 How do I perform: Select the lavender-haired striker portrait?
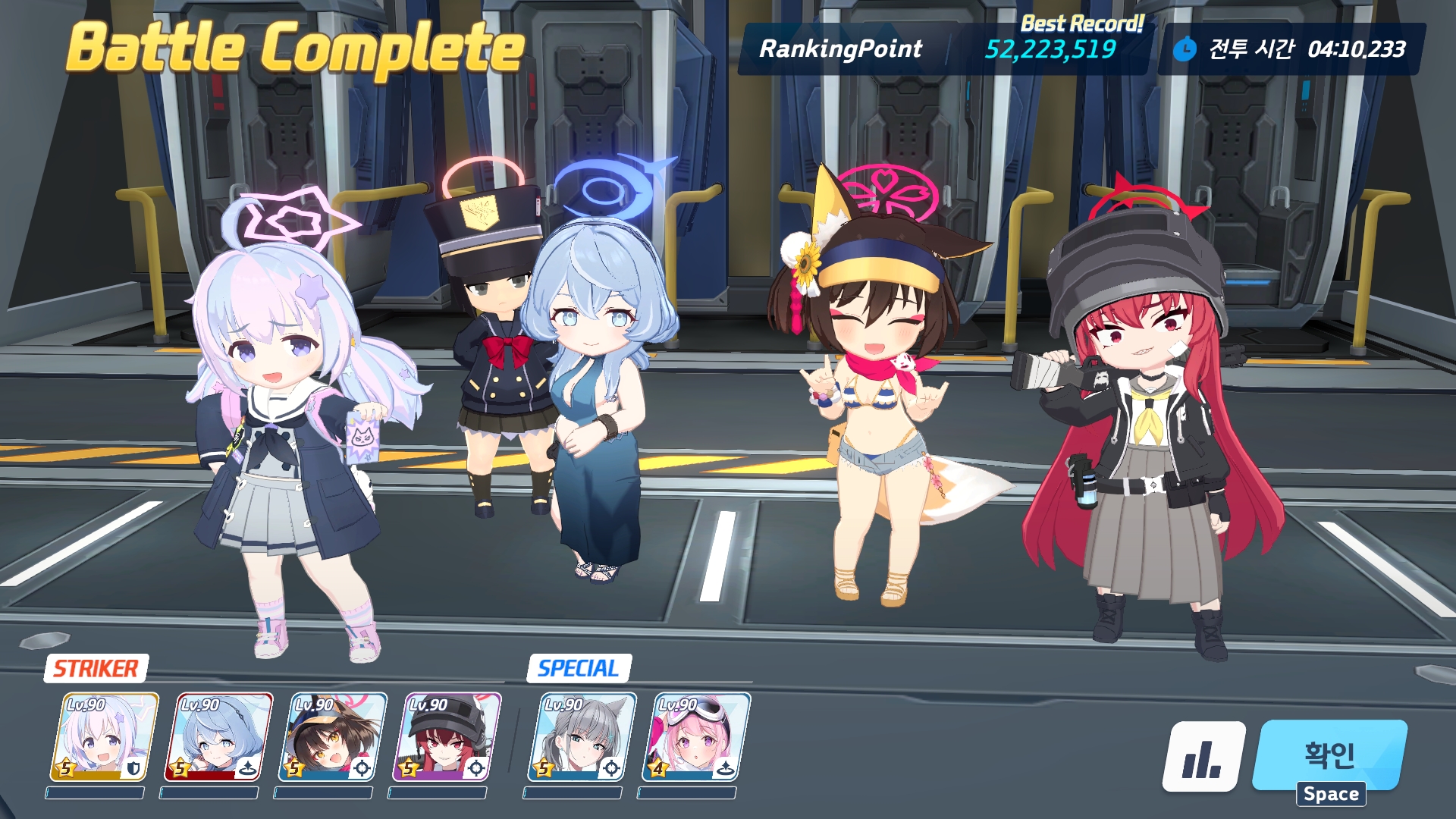tap(104, 736)
